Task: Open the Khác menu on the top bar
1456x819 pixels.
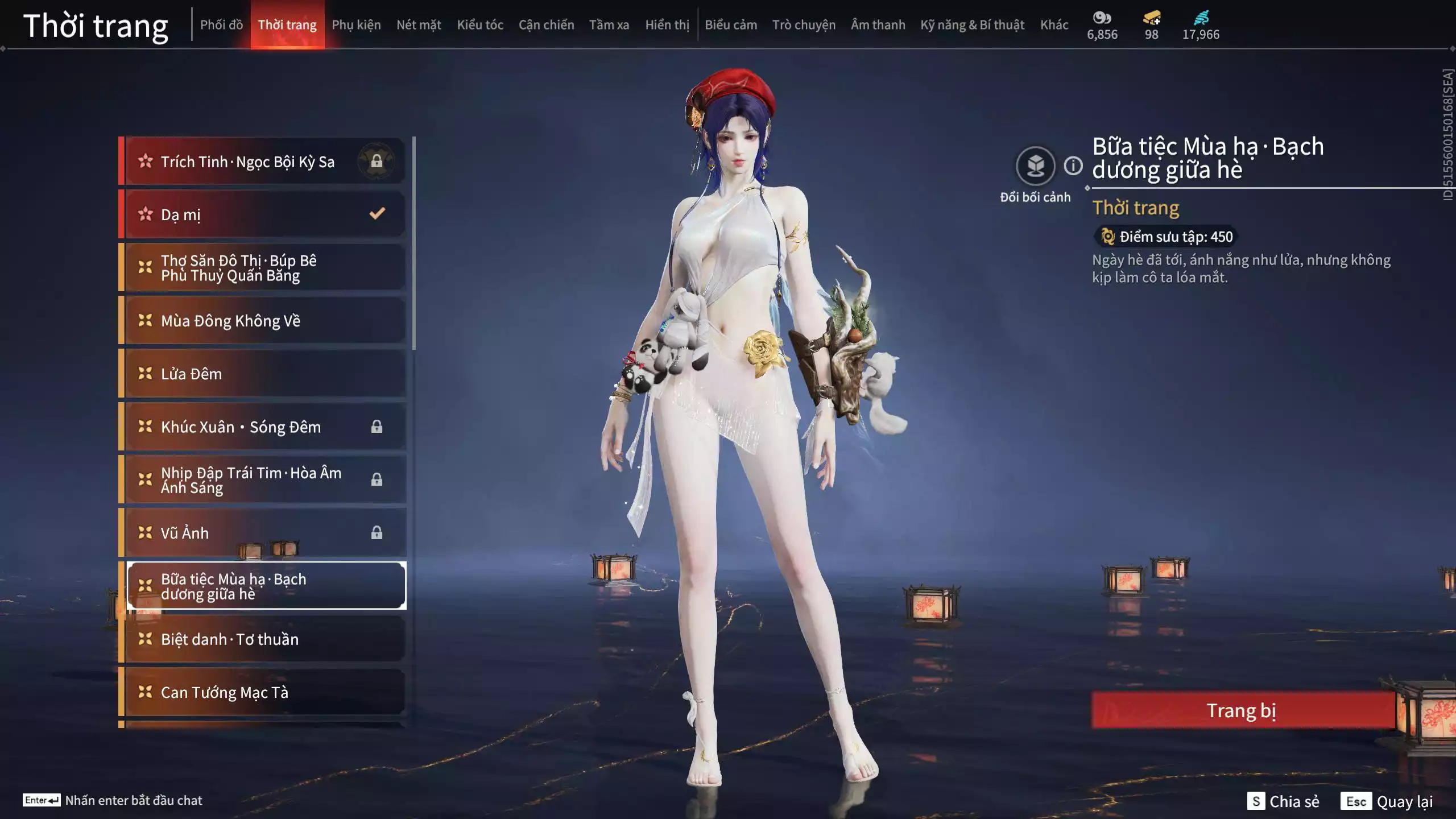Action: click(1055, 24)
